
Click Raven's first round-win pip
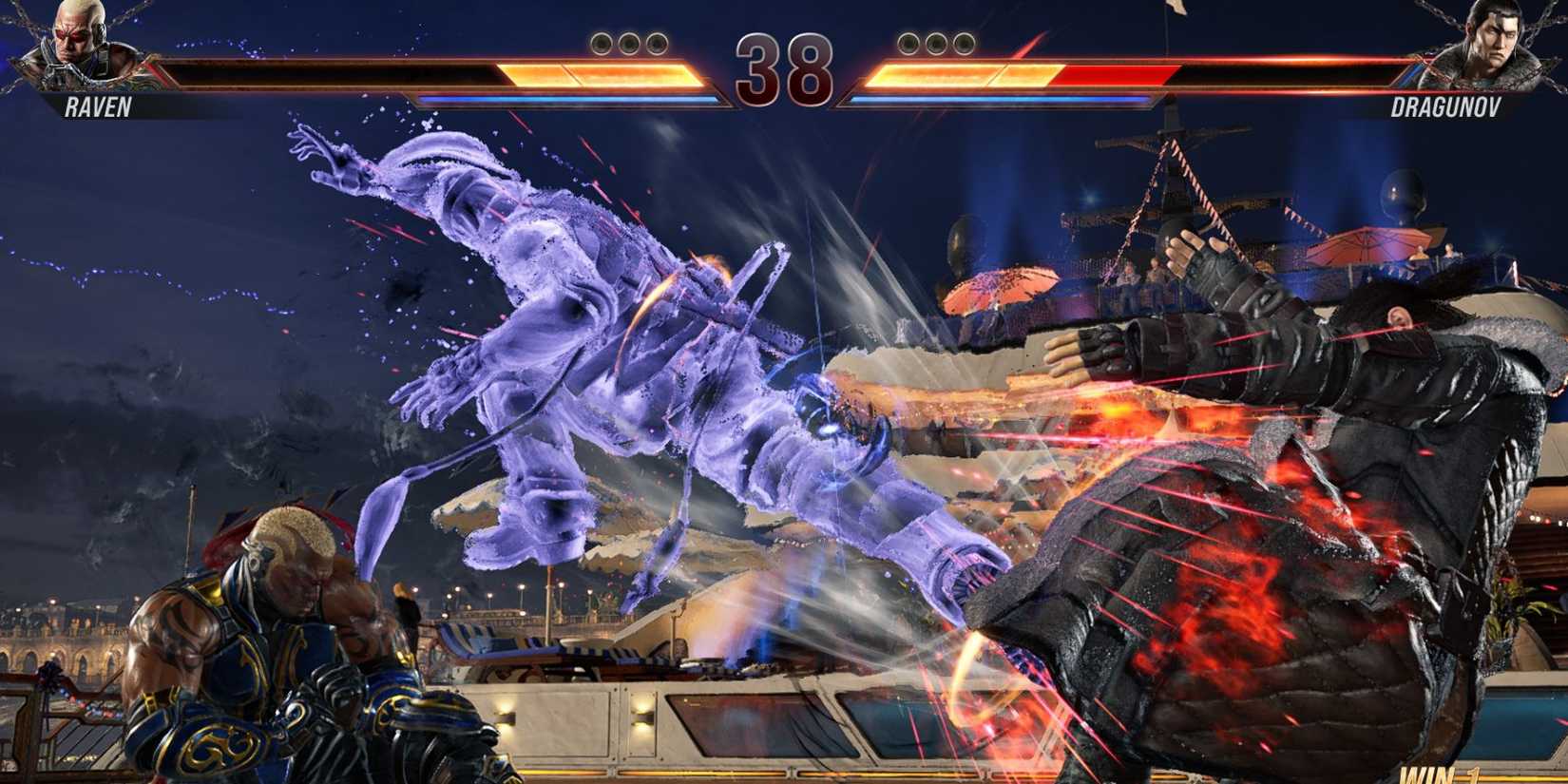click(x=602, y=44)
